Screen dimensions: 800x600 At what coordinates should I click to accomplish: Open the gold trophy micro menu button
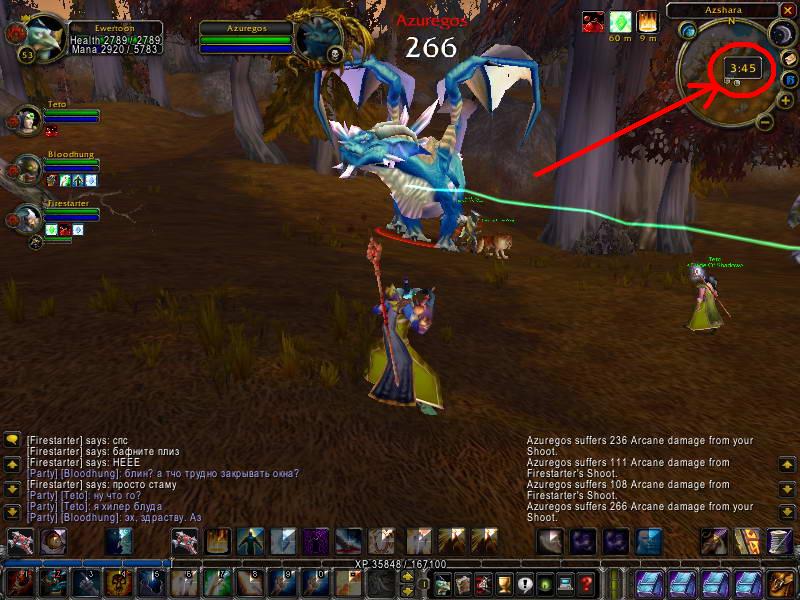pos(503,583)
